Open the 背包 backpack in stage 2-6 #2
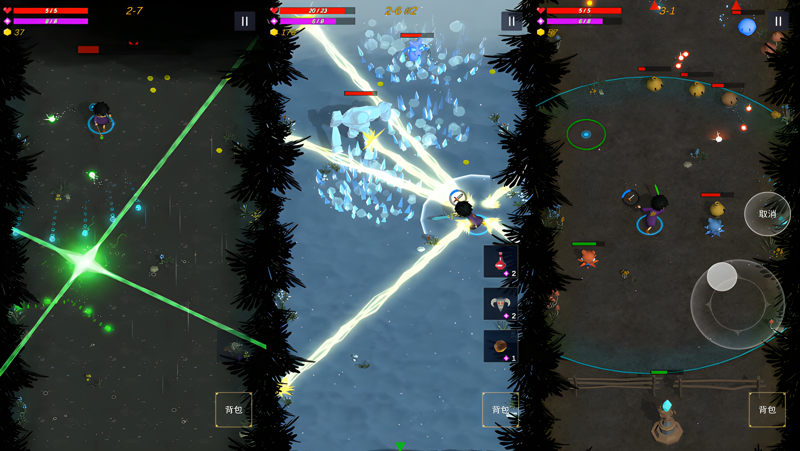800x451 pixels. click(500, 410)
